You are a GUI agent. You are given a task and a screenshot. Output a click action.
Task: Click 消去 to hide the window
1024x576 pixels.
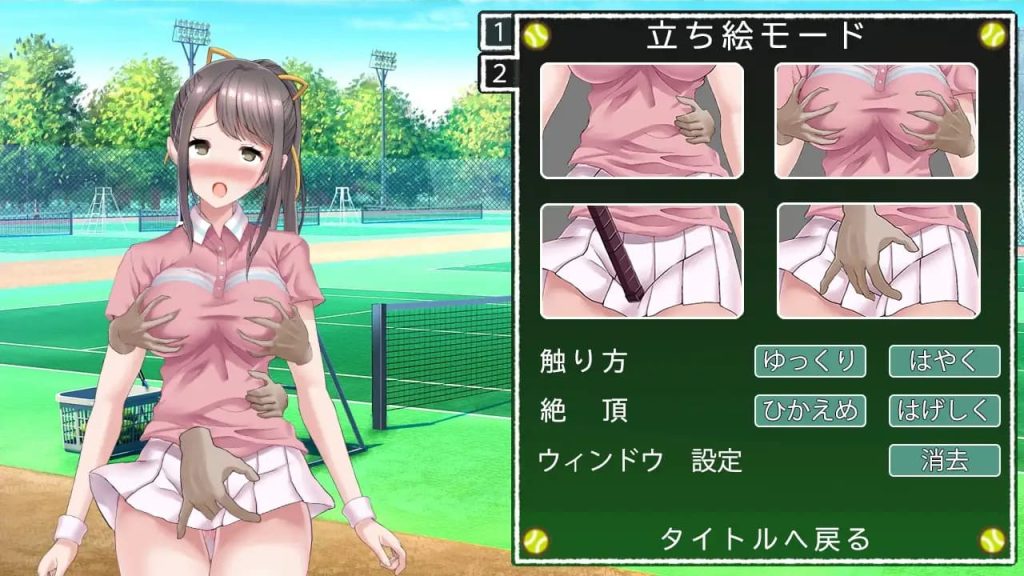944,460
